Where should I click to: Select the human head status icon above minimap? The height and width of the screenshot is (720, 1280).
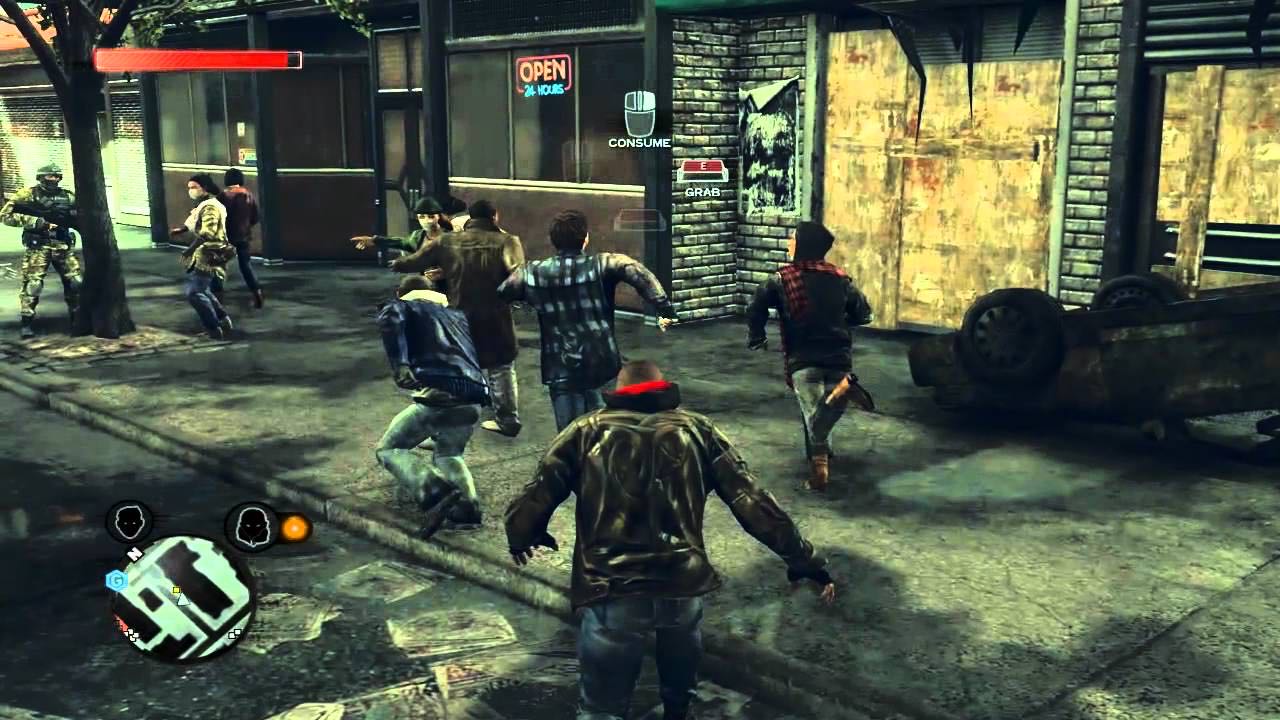[129, 522]
